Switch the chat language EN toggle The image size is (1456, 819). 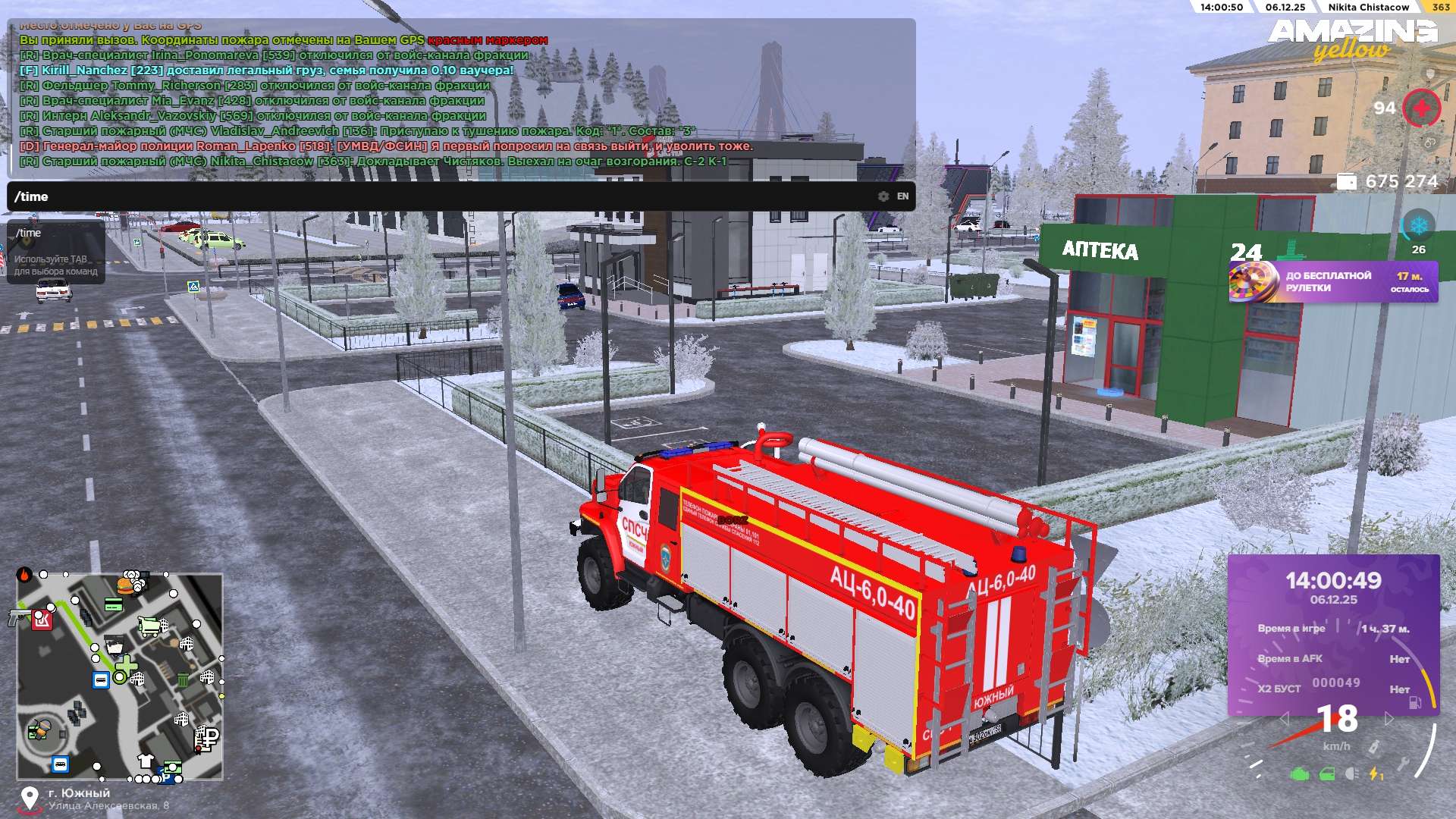pos(902,196)
